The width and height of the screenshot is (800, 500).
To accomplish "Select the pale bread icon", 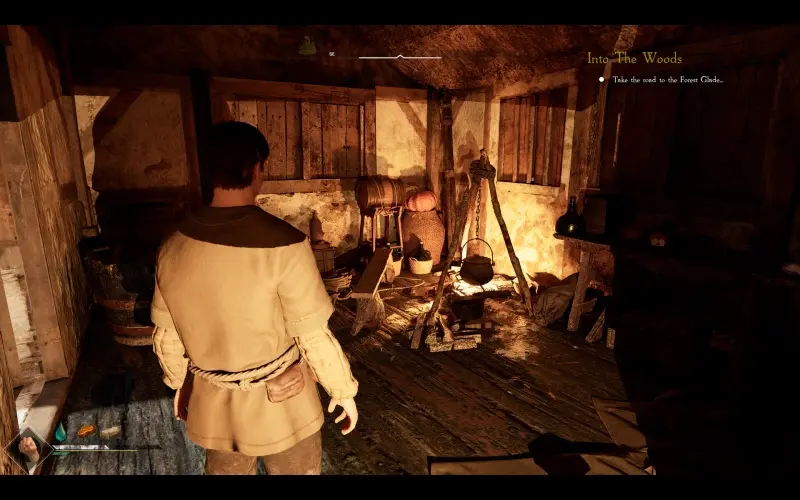I will (x=109, y=432).
